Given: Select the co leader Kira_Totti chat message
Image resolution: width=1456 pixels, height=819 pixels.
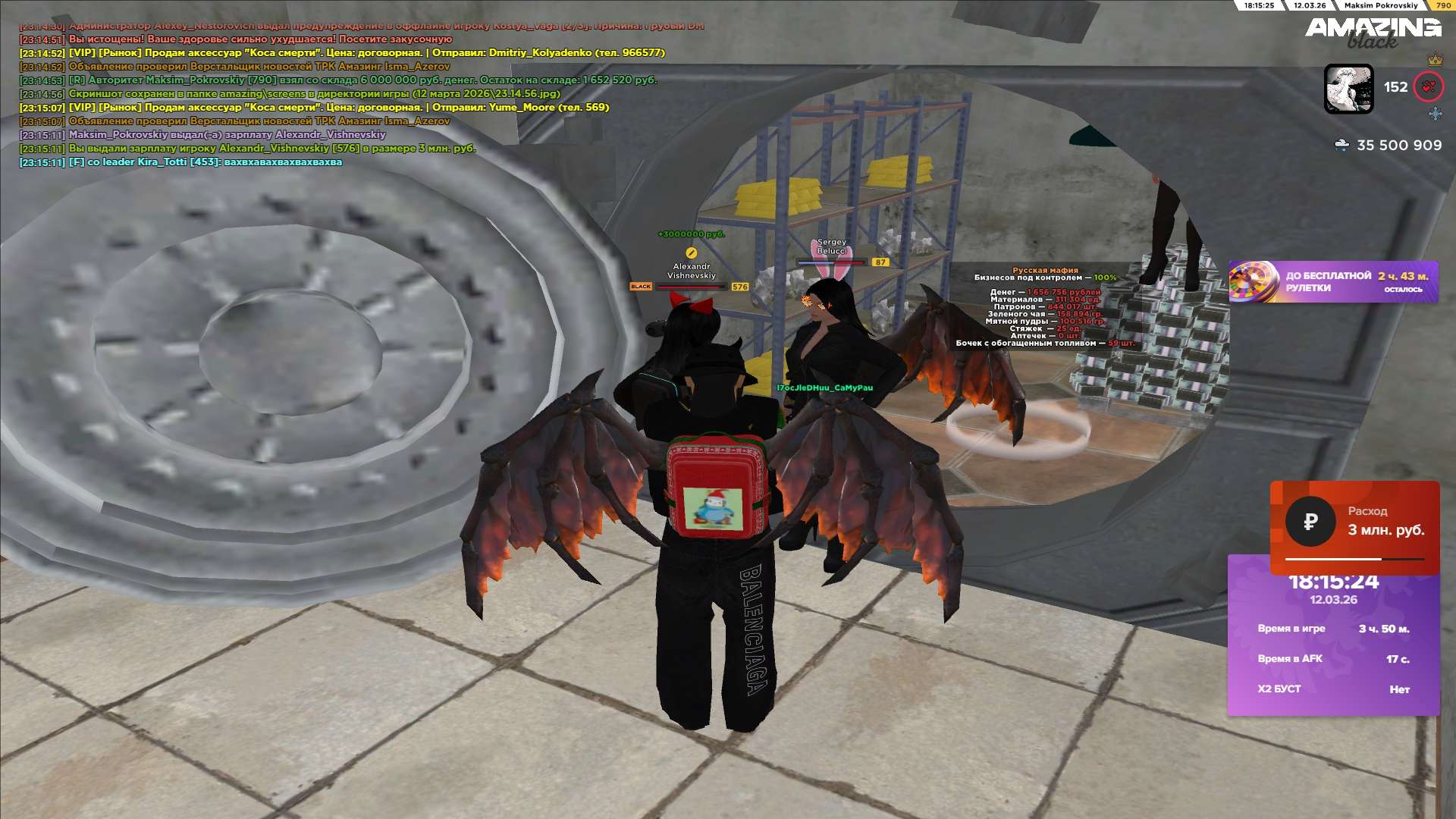Looking at the screenshot, I should pos(205,162).
